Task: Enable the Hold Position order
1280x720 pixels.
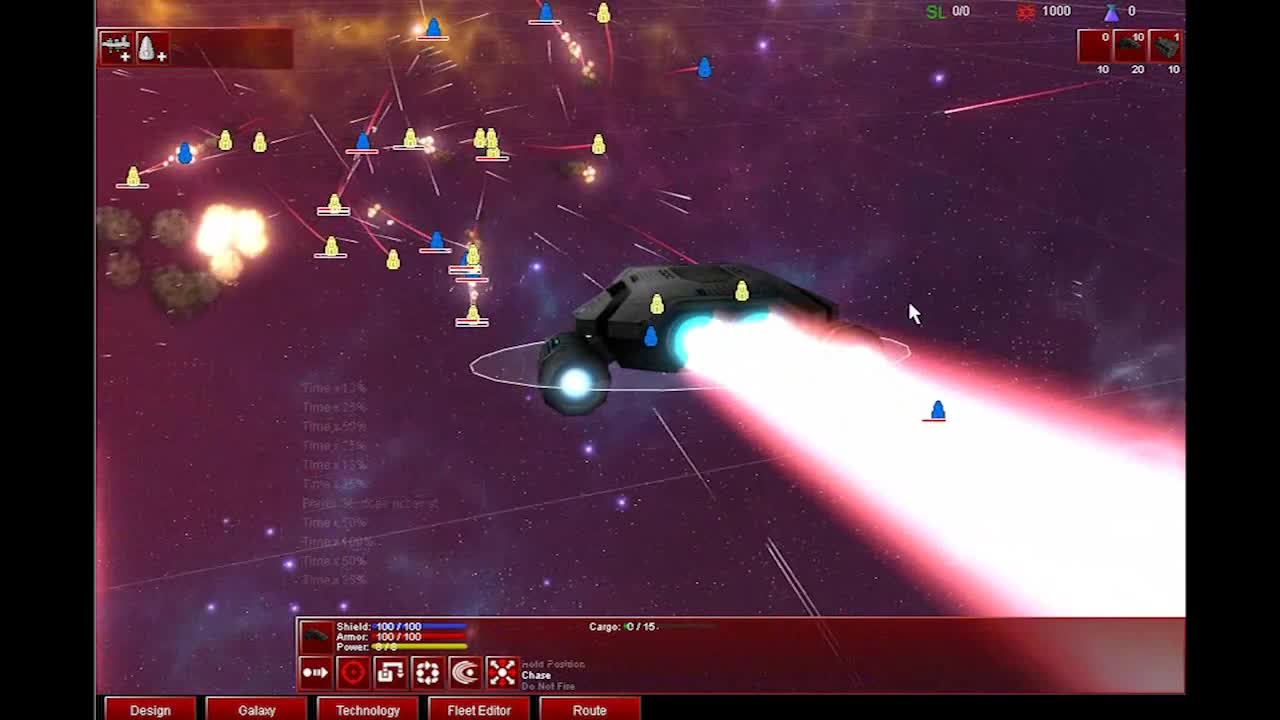Action: click(x=552, y=663)
